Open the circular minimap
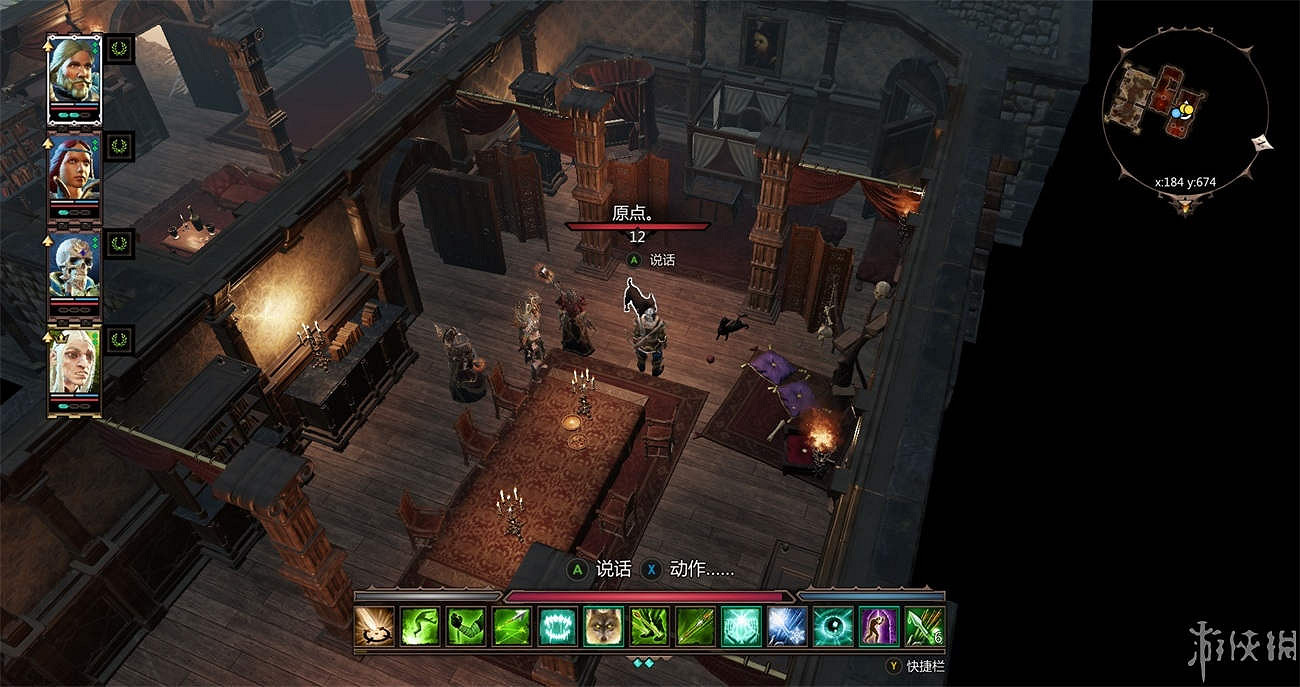Image resolution: width=1300 pixels, height=687 pixels. pos(1184,113)
